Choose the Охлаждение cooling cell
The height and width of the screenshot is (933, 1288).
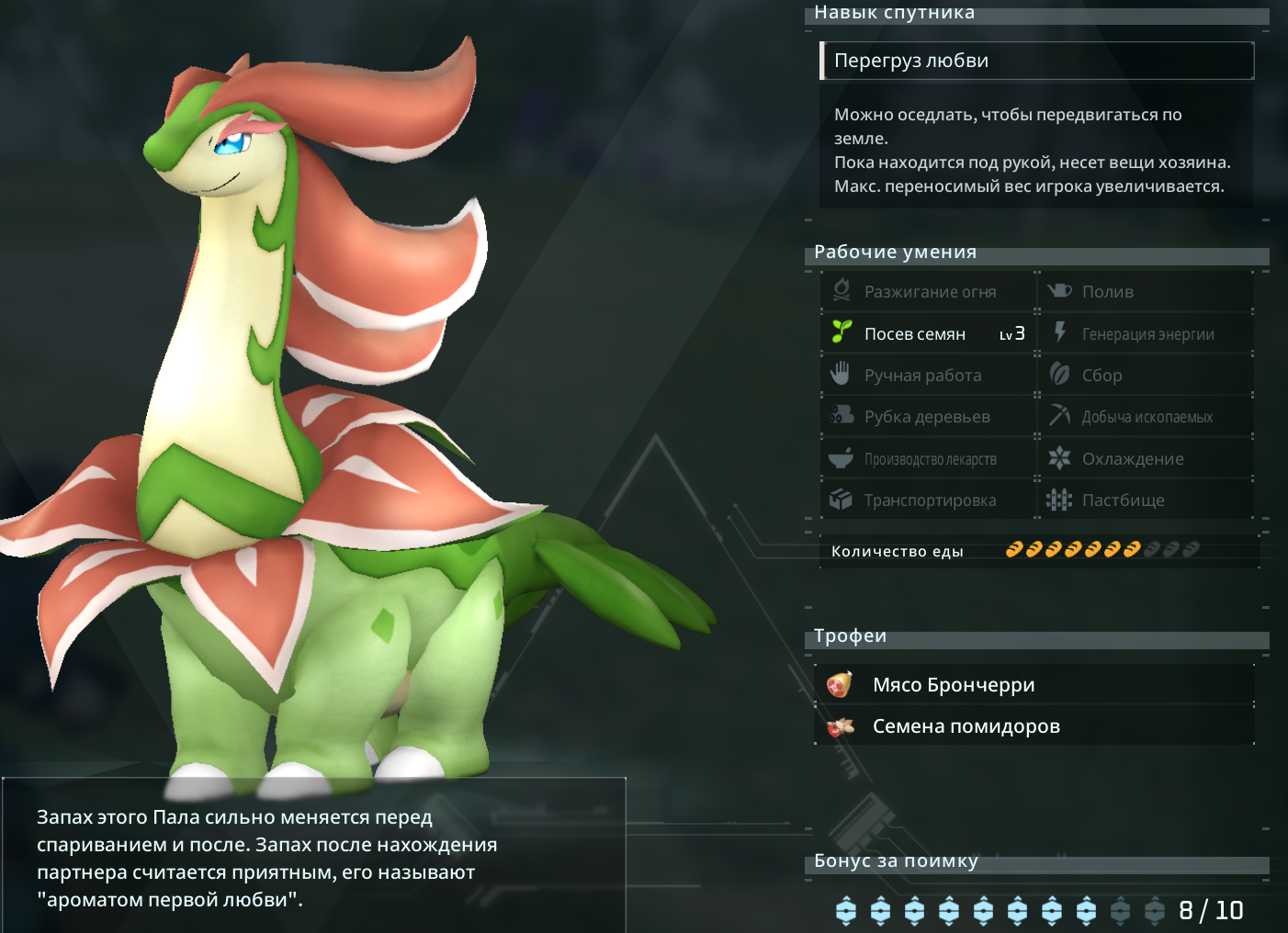1147,459
